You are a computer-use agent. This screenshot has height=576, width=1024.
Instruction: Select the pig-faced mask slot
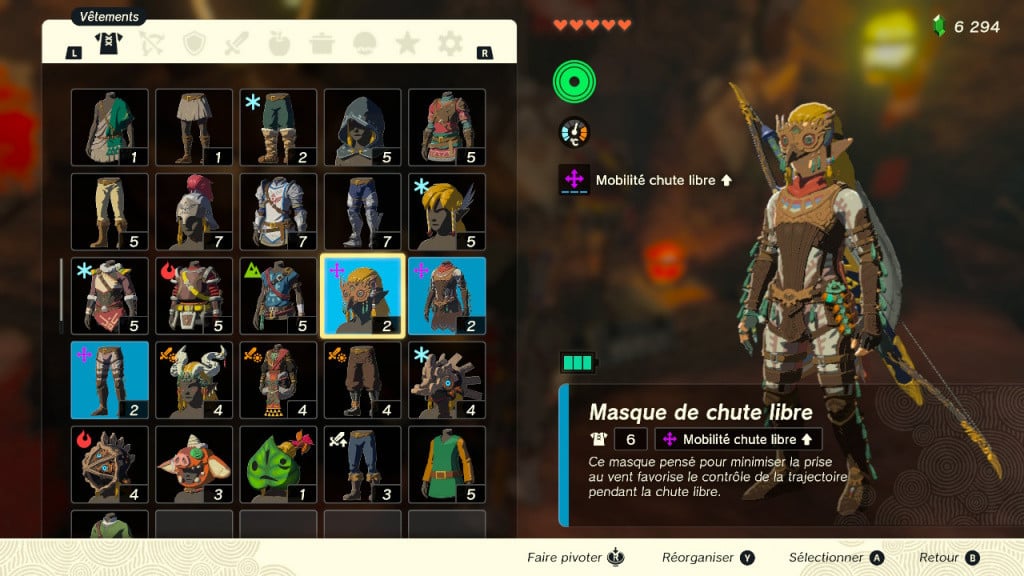point(194,464)
